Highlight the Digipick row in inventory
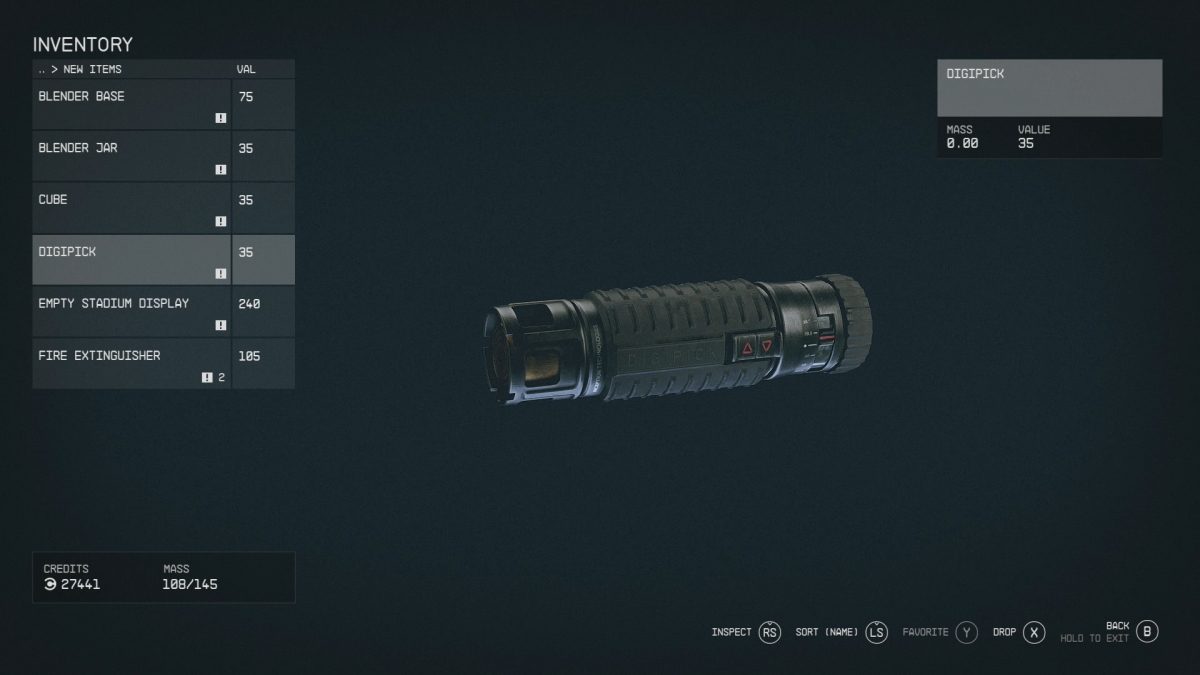 pos(132,260)
